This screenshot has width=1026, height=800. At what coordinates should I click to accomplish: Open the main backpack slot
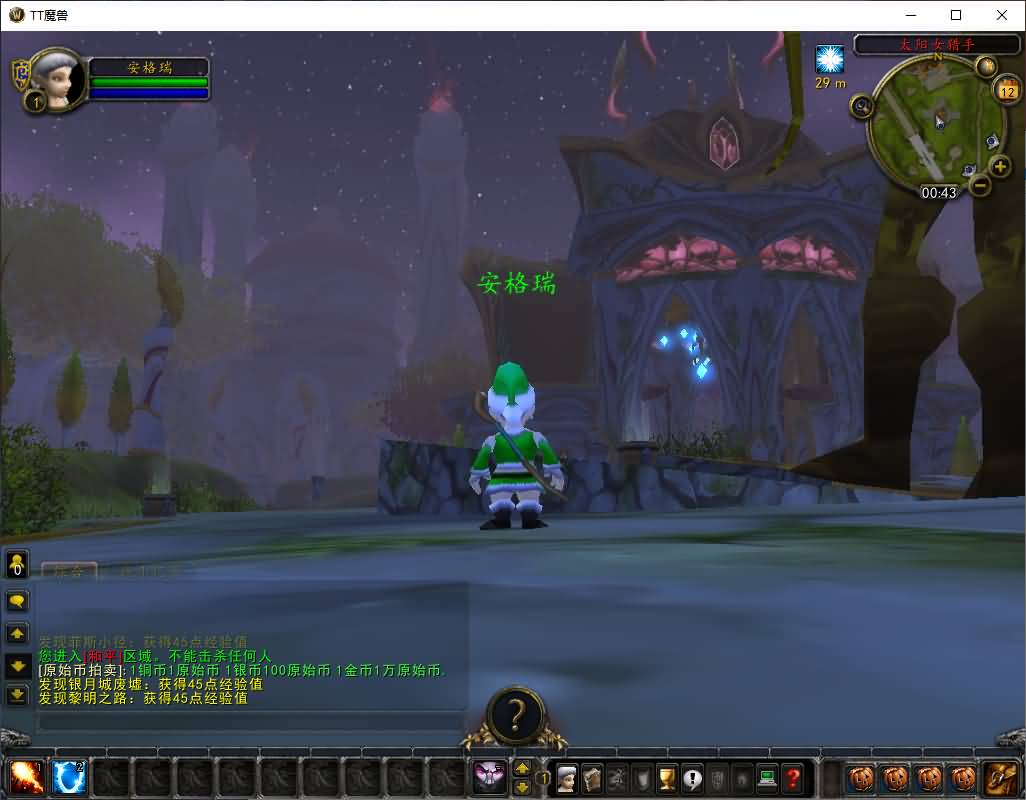(x=999, y=777)
